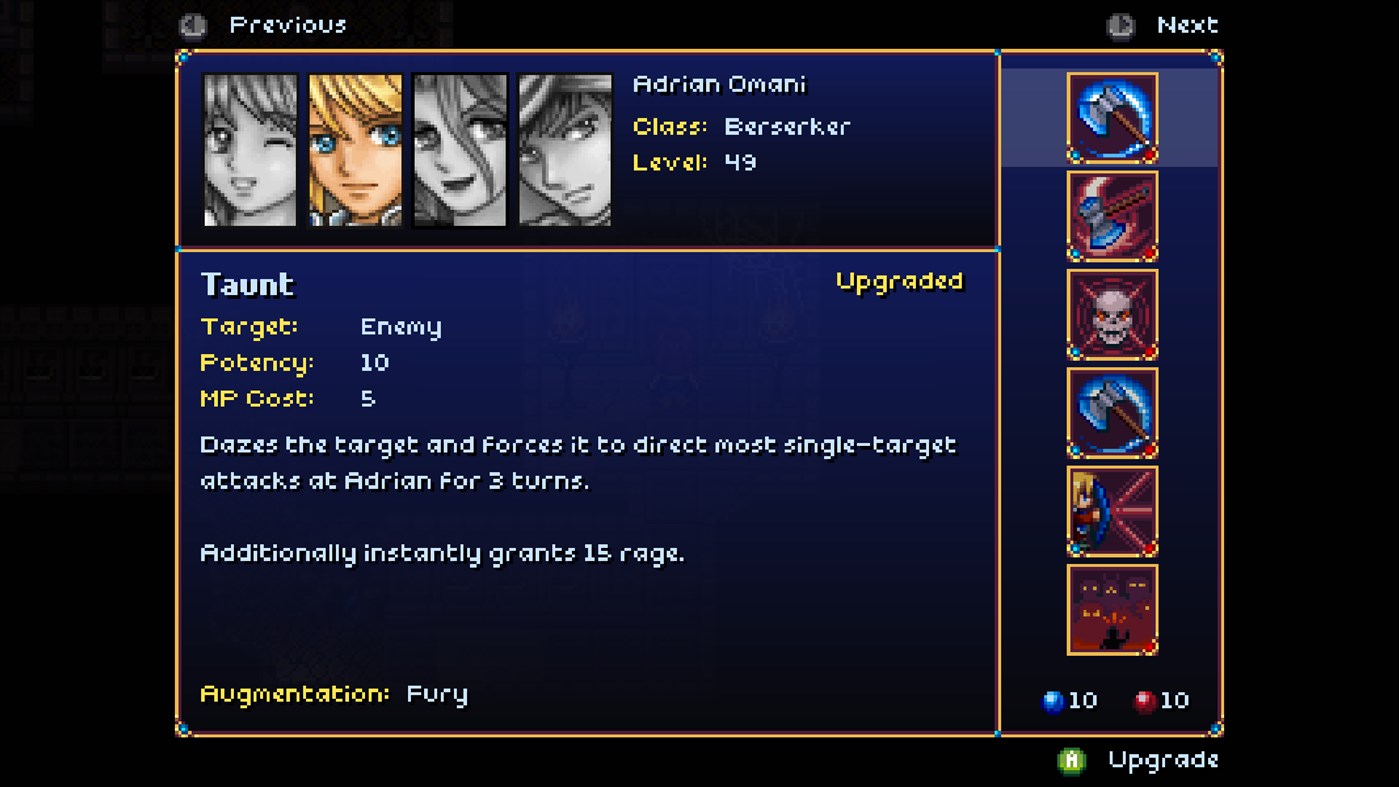Viewport: 1399px width, 787px height.
Task: Click the Previous circular arrow icon
Action: (192, 24)
